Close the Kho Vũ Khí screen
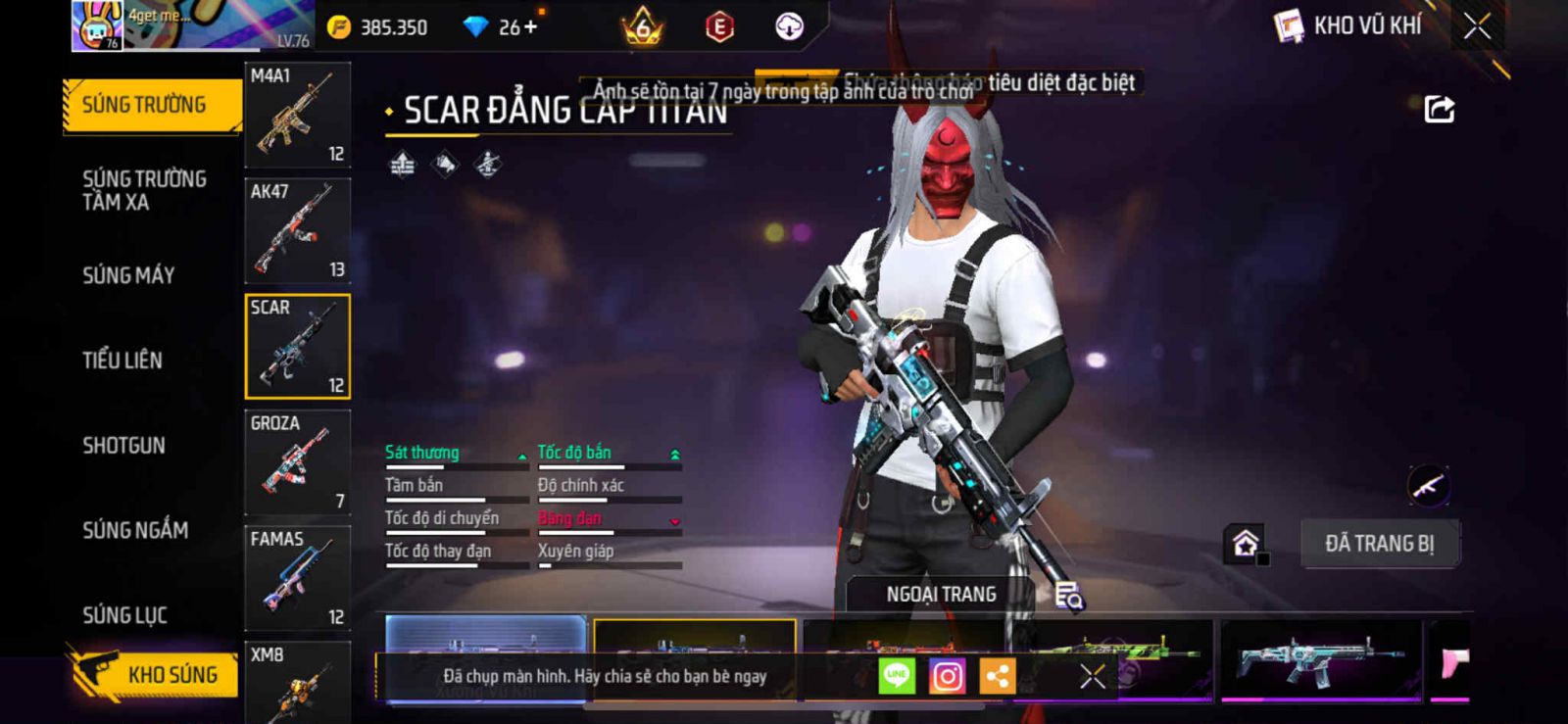Screen dimensions: 1568x724 [x=1477, y=26]
